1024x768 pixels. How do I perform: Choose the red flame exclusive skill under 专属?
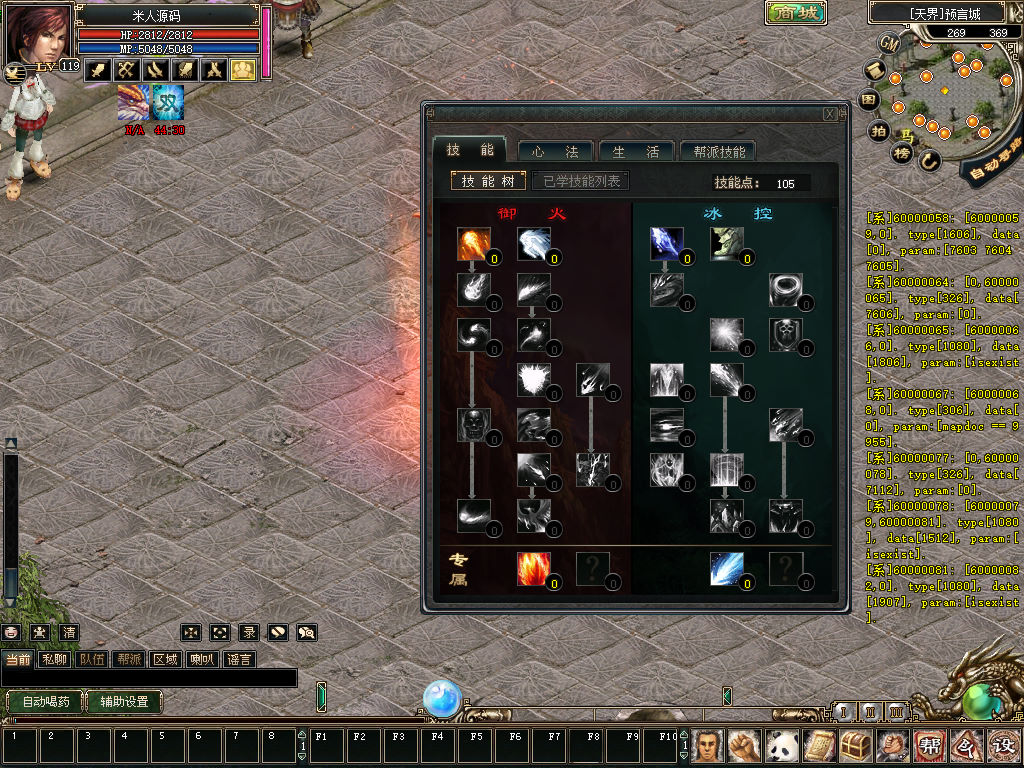pos(534,569)
